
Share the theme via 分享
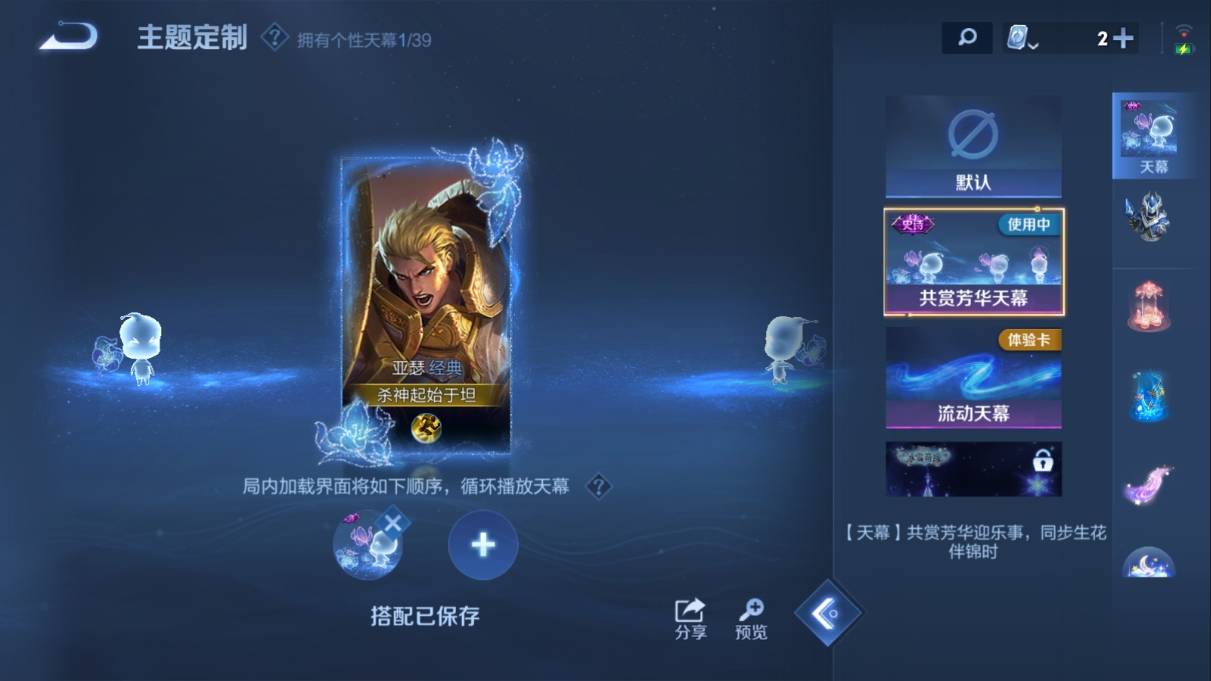[x=690, y=619]
